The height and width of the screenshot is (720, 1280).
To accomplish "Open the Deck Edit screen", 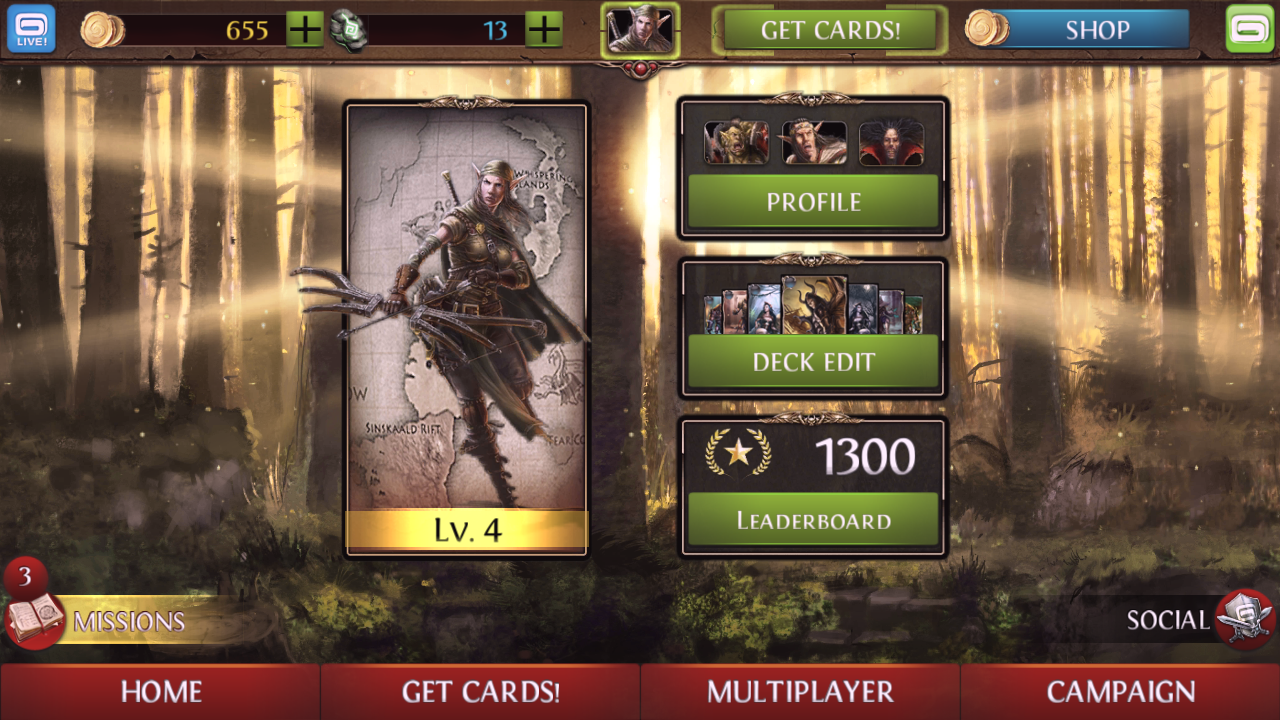I will (x=812, y=362).
